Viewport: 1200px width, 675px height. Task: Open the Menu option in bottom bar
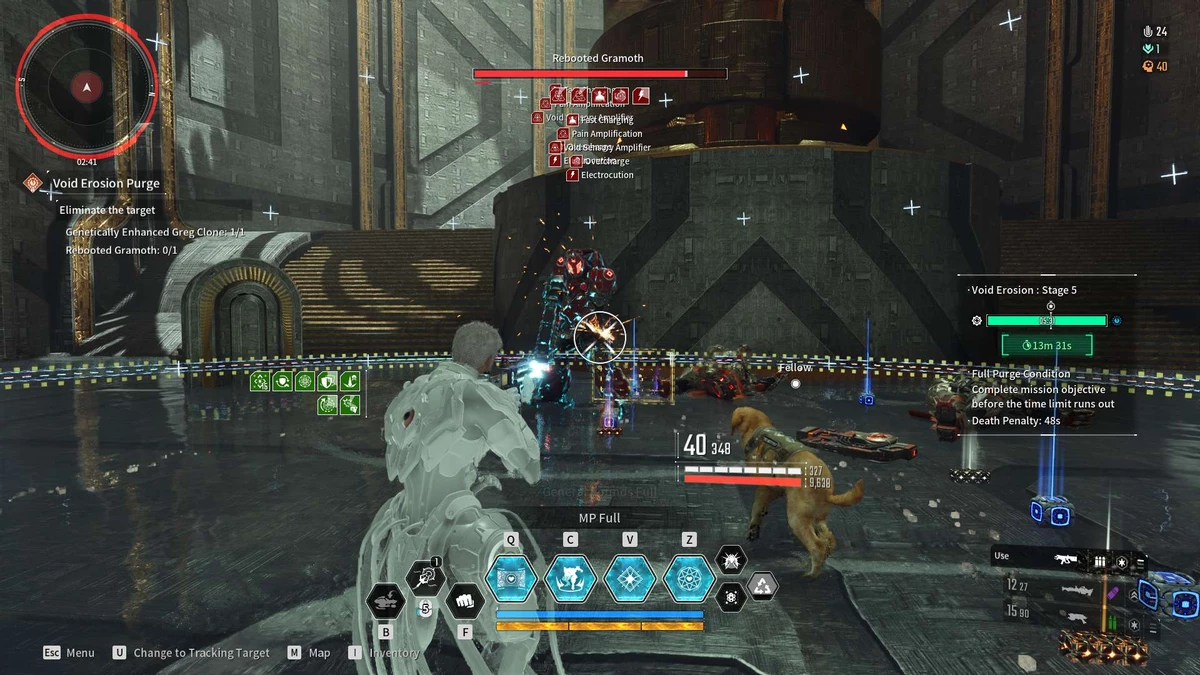pos(69,653)
